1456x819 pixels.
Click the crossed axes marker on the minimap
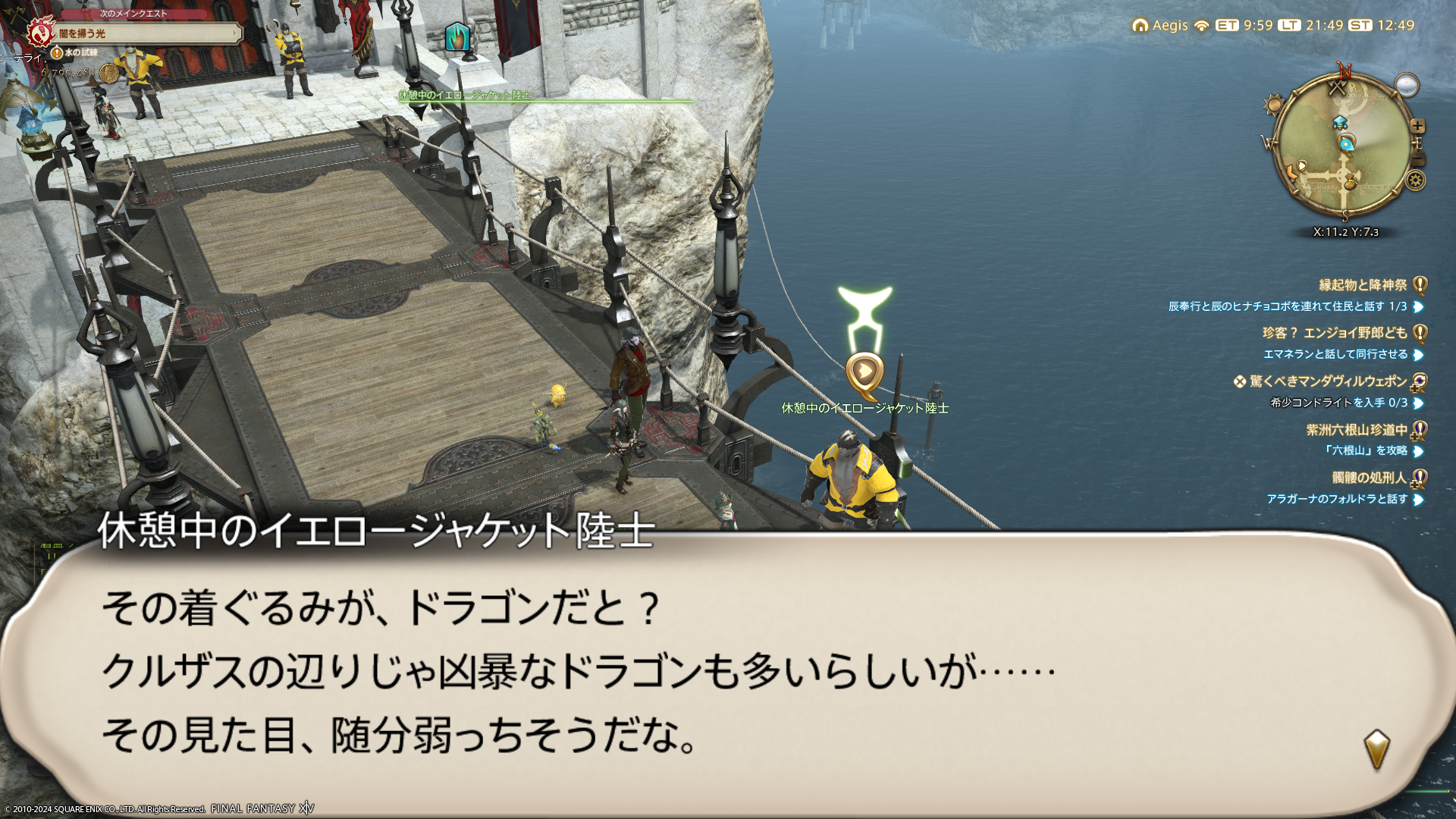[x=1337, y=89]
